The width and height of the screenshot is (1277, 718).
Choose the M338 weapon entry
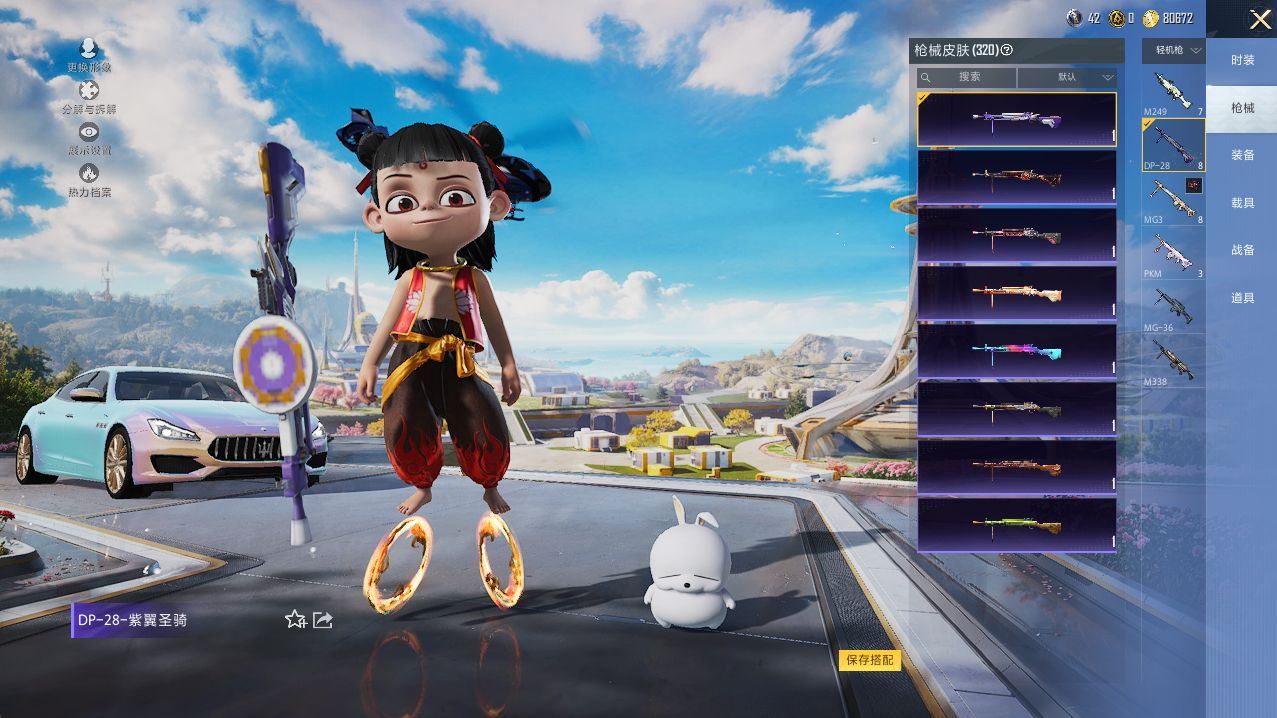click(1173, 361)
